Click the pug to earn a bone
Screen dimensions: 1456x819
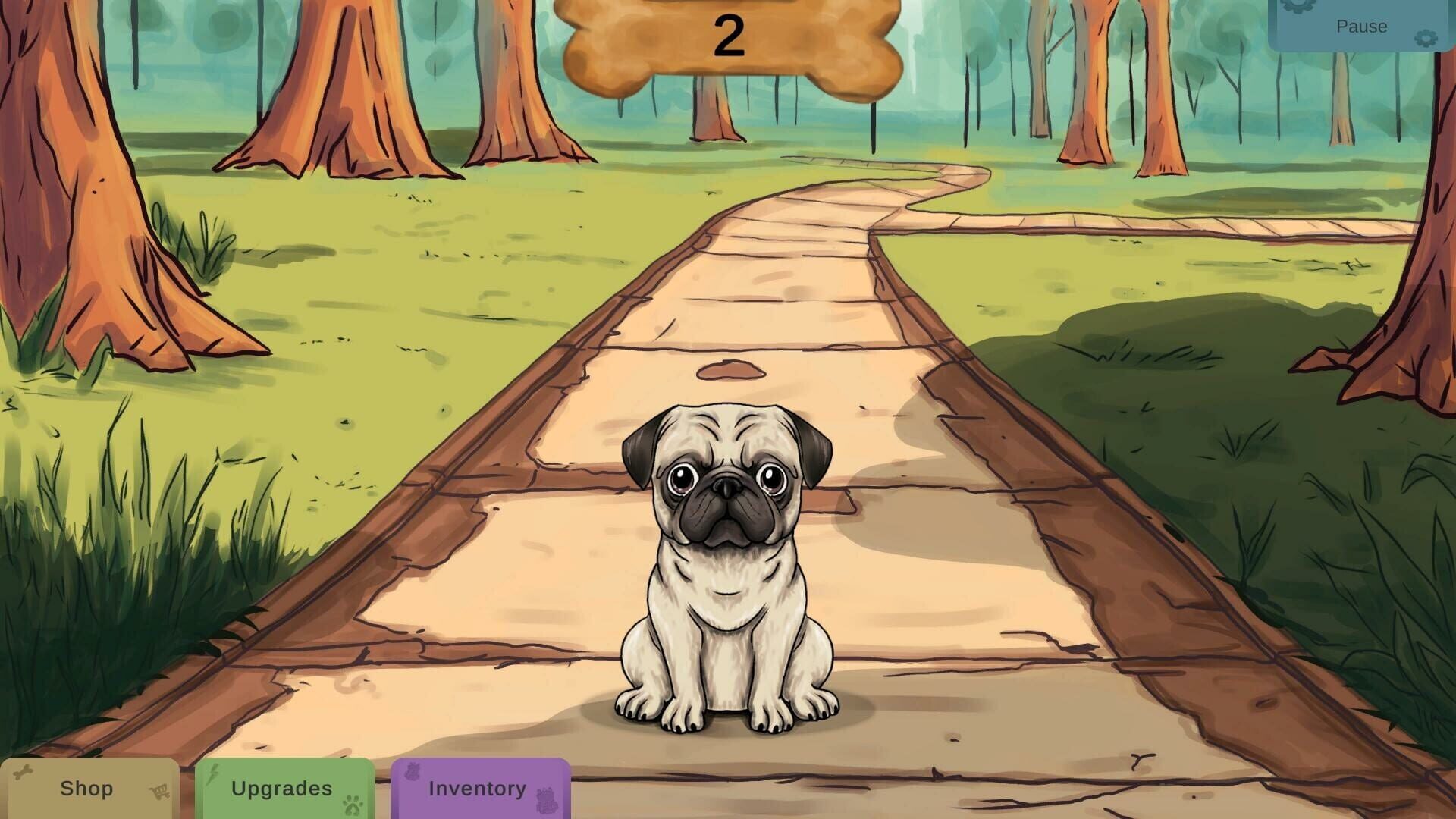(724, 576)
